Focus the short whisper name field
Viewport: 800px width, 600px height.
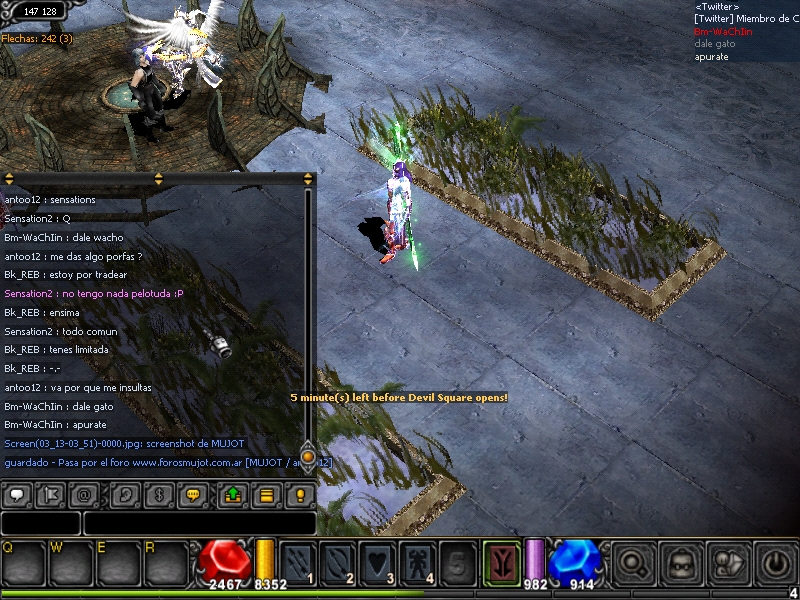coord(40,523)
